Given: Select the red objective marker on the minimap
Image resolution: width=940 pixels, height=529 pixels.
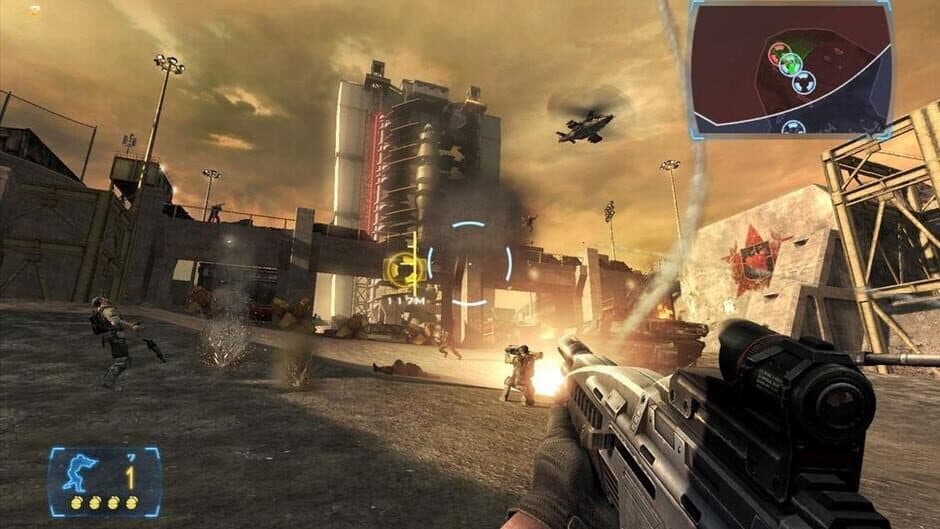Looking at the screenshot, I should point(777,54).
